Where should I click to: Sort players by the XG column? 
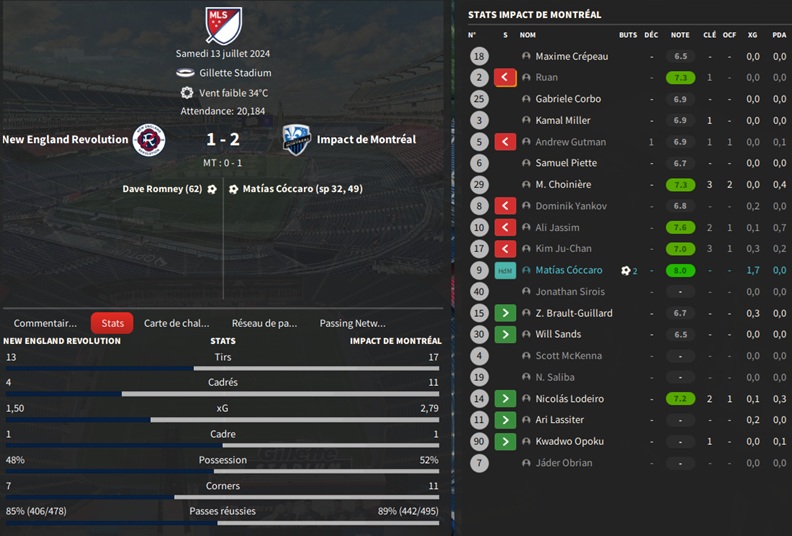click(x=752, y=35)
